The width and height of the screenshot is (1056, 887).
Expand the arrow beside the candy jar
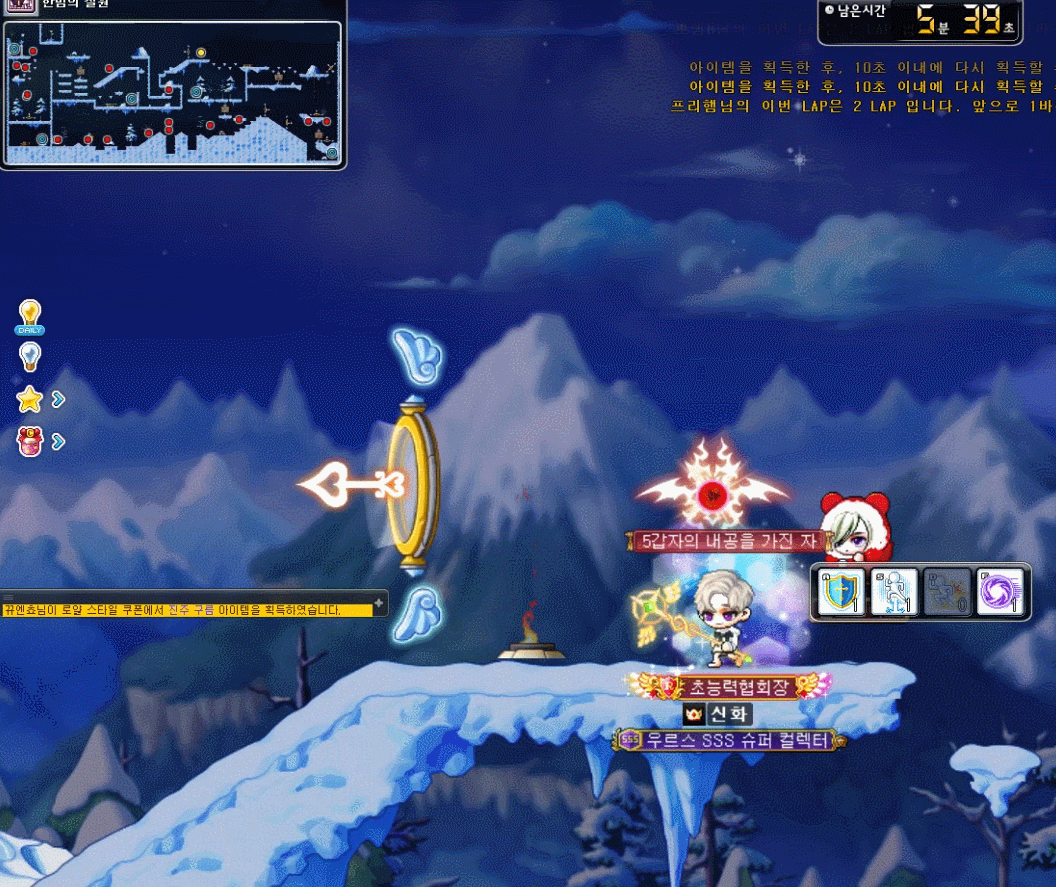[58, 441]
